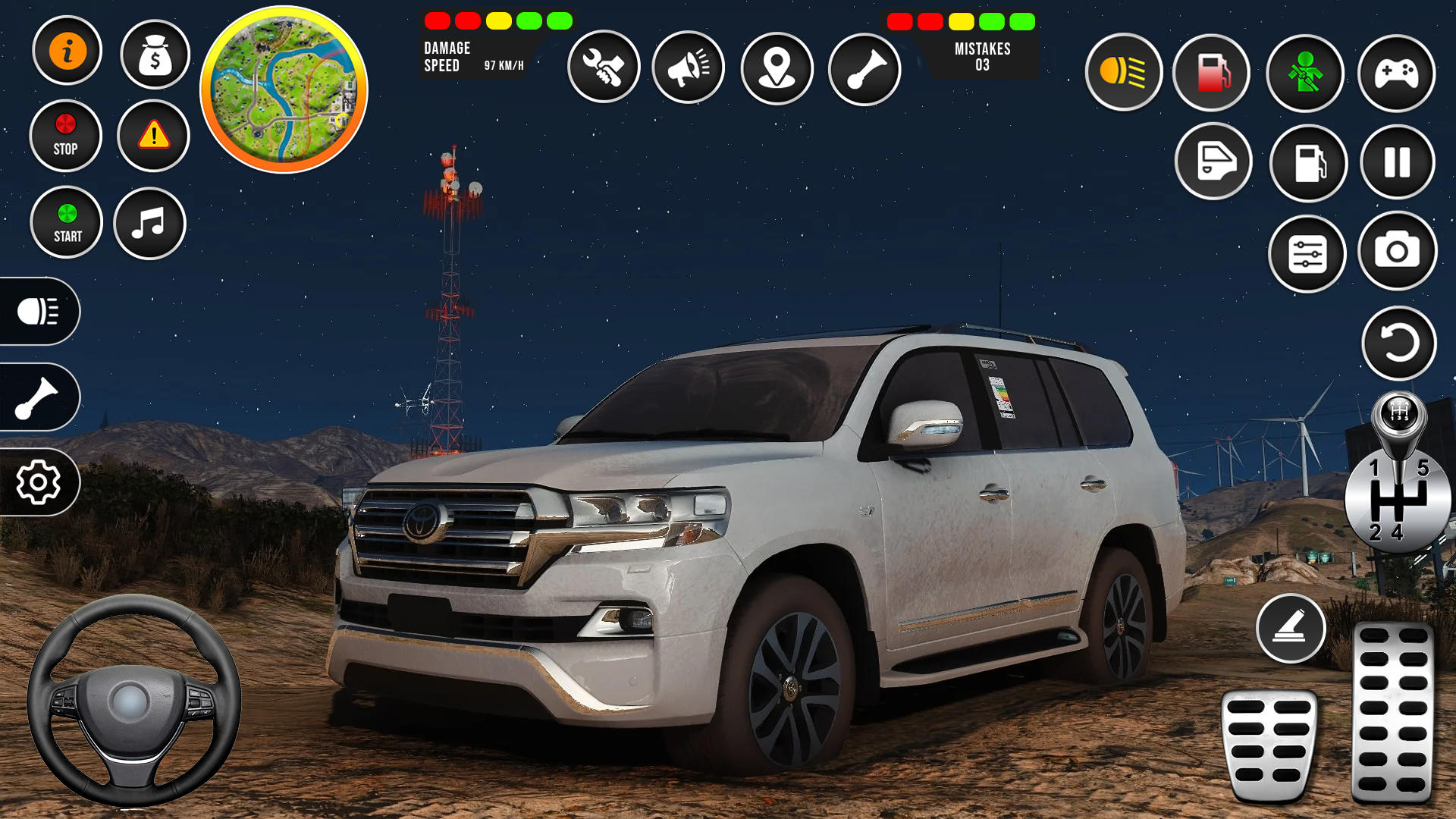Open the gamepad controls icon
This screenshot has width=1456, height=819.
tap(1396, 72)
